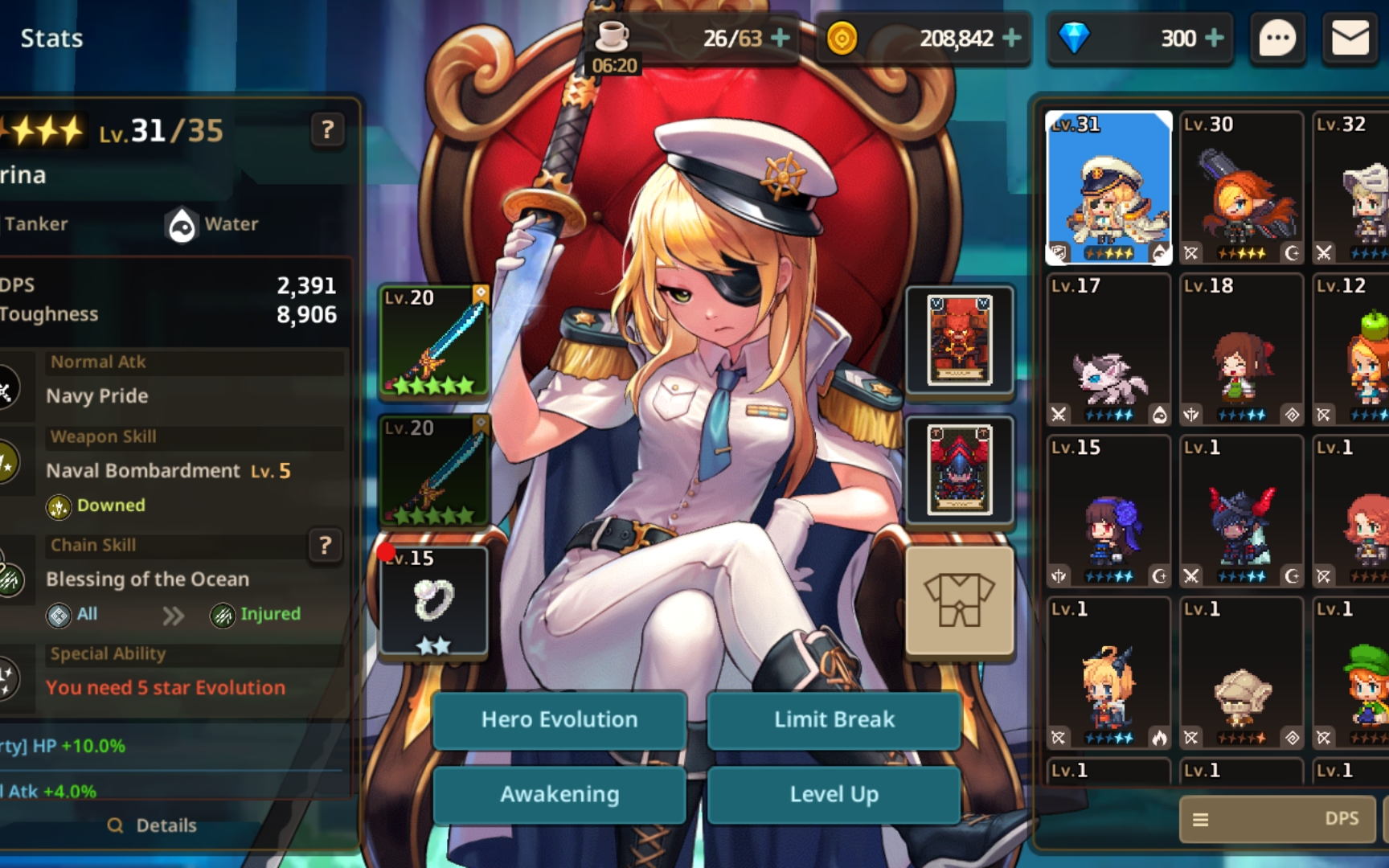Select the upper Lv.20 sword weapon slot

(434, 341)
